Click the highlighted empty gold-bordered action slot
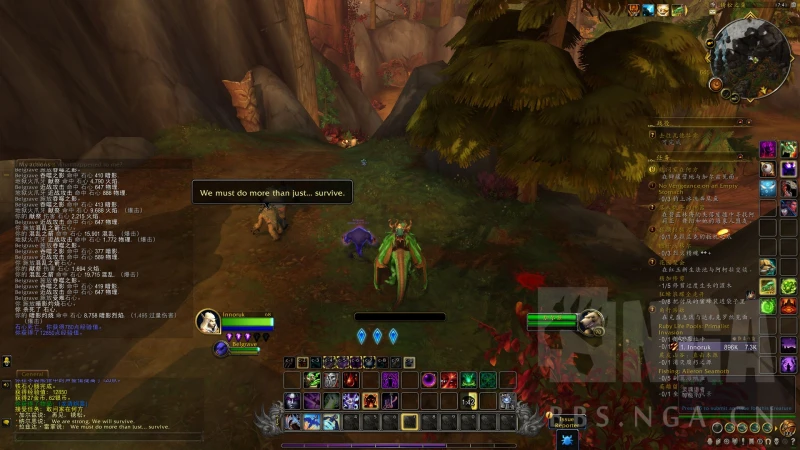The image size is (800, 450). point(409,422)
